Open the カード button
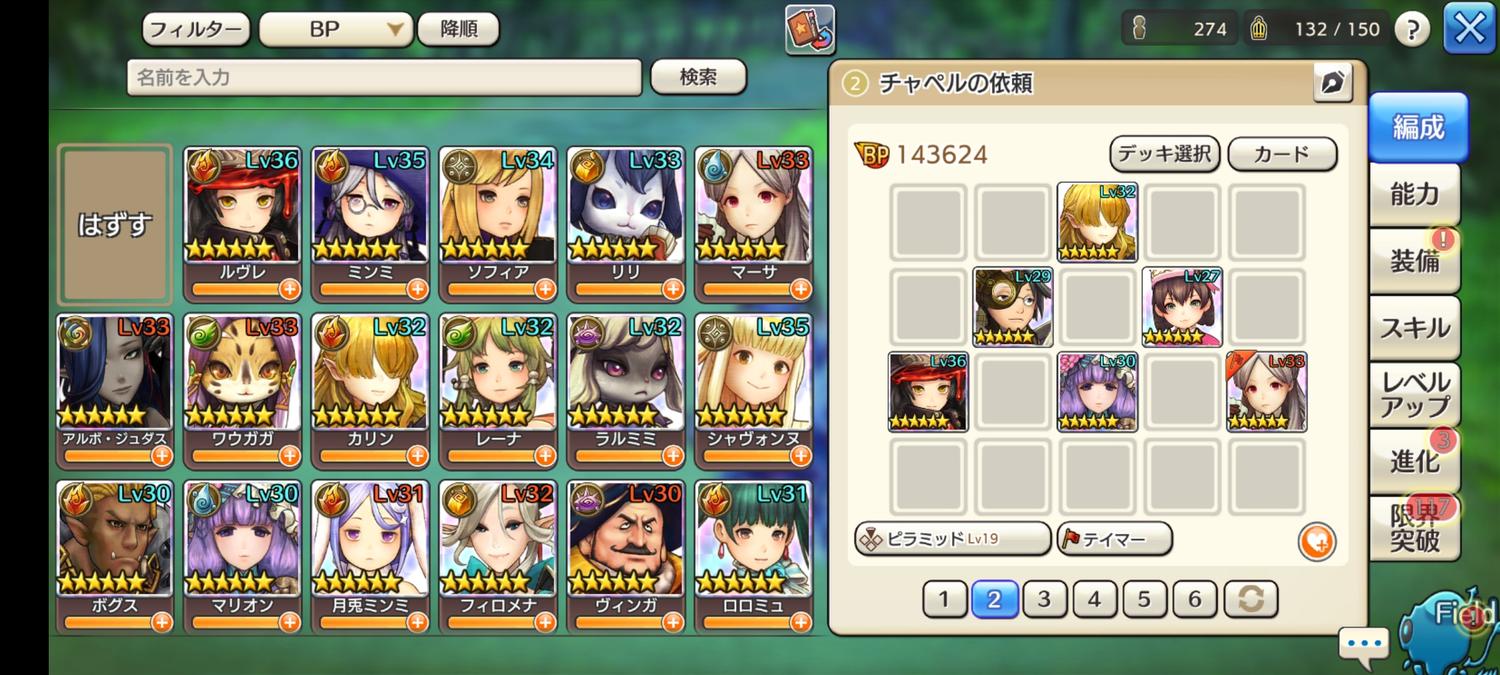 pyautogui.click(x=1281, y=154)
